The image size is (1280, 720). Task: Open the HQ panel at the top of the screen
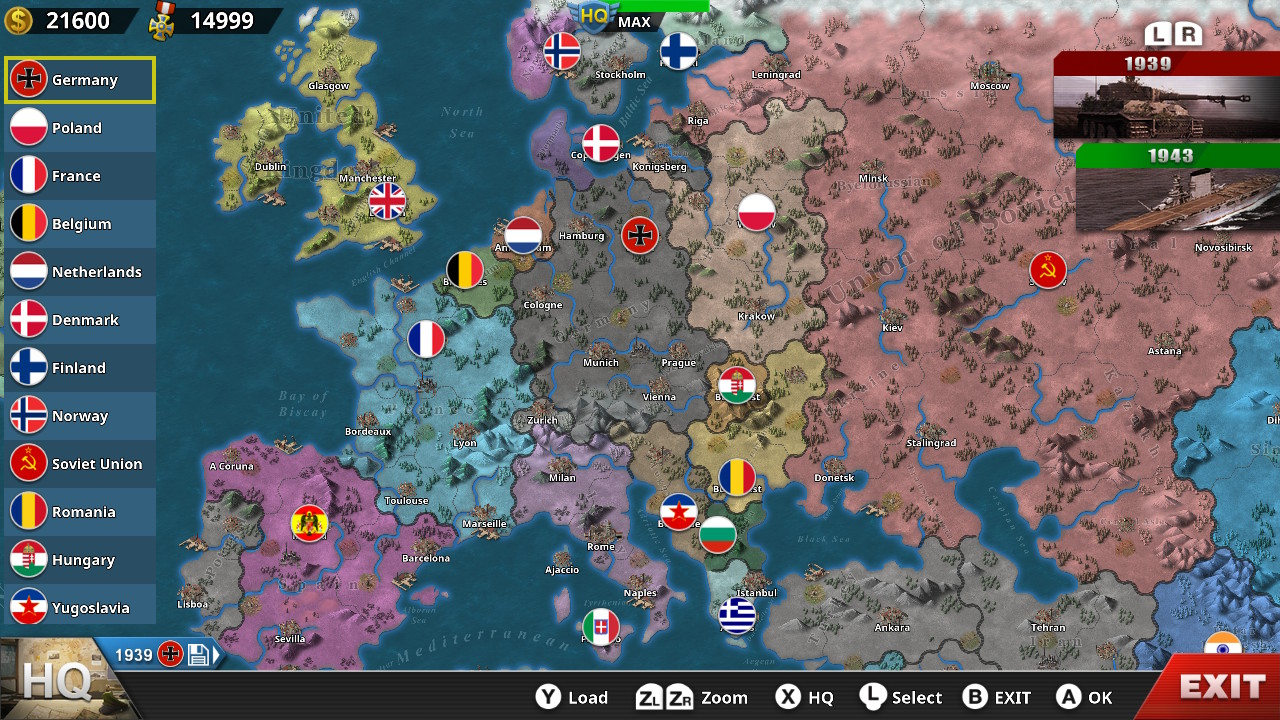(x=593, y=13)
